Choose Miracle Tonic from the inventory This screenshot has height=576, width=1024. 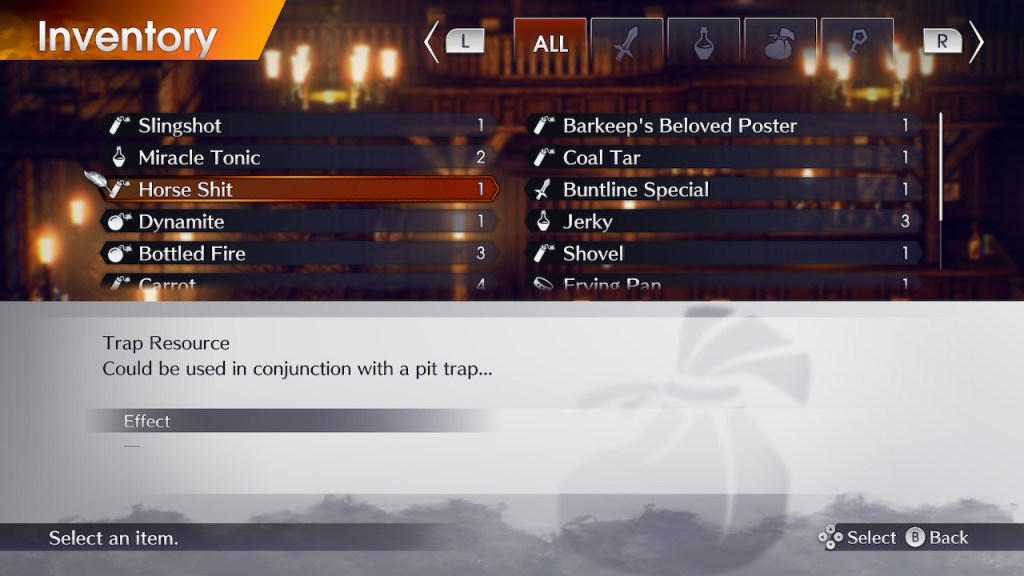pyautogui.click(x=300, y=158)
